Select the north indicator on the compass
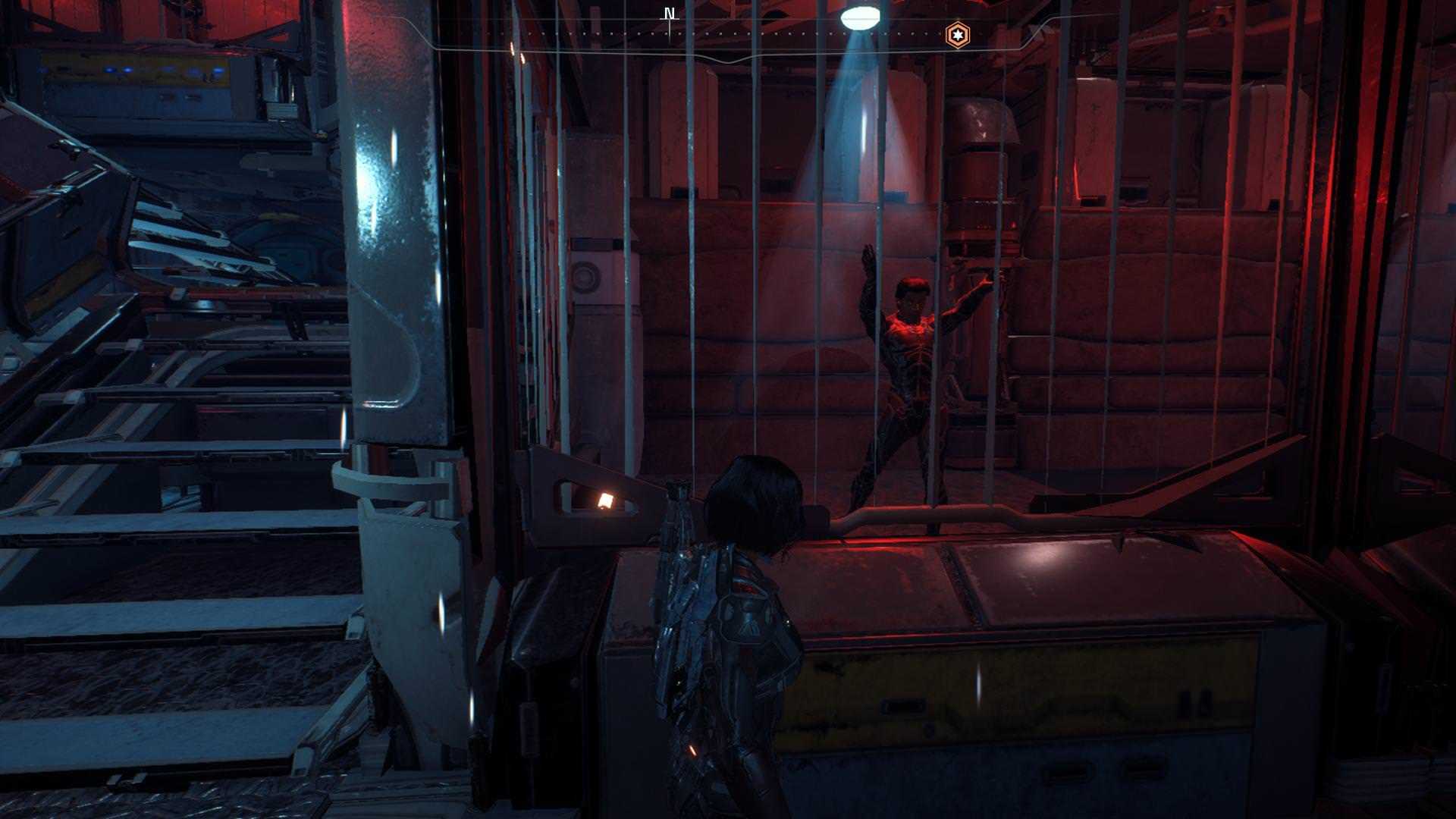 (x=669, y=14)
